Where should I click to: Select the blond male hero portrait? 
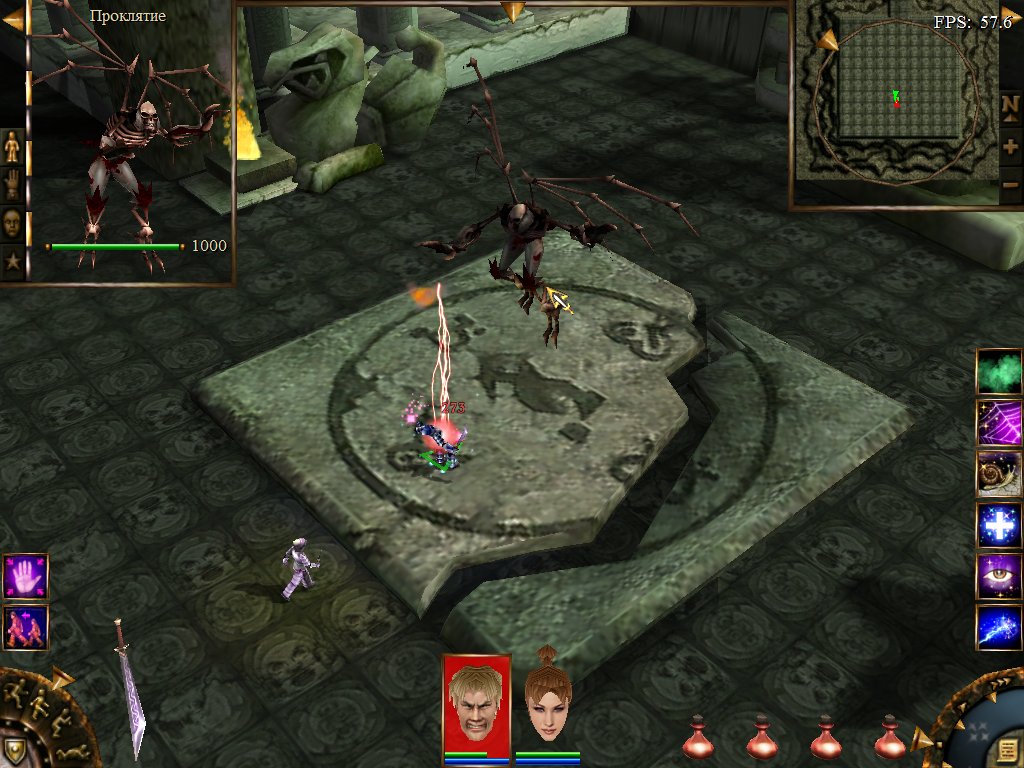tap(476, 702)
